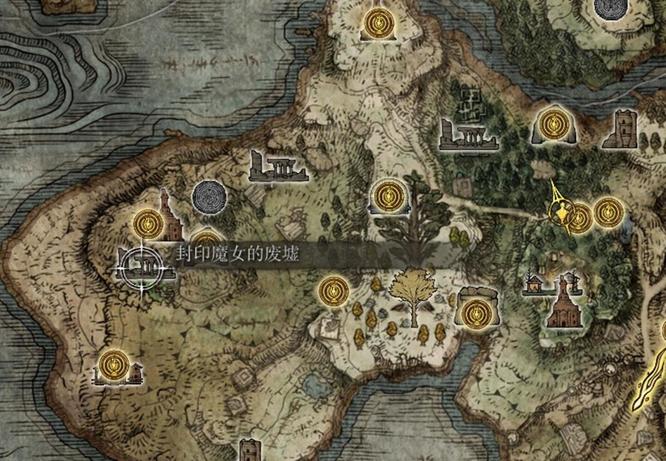The image size is (666, 461).
Task: Select the yellow player position arrow
Action: (560, 210)
